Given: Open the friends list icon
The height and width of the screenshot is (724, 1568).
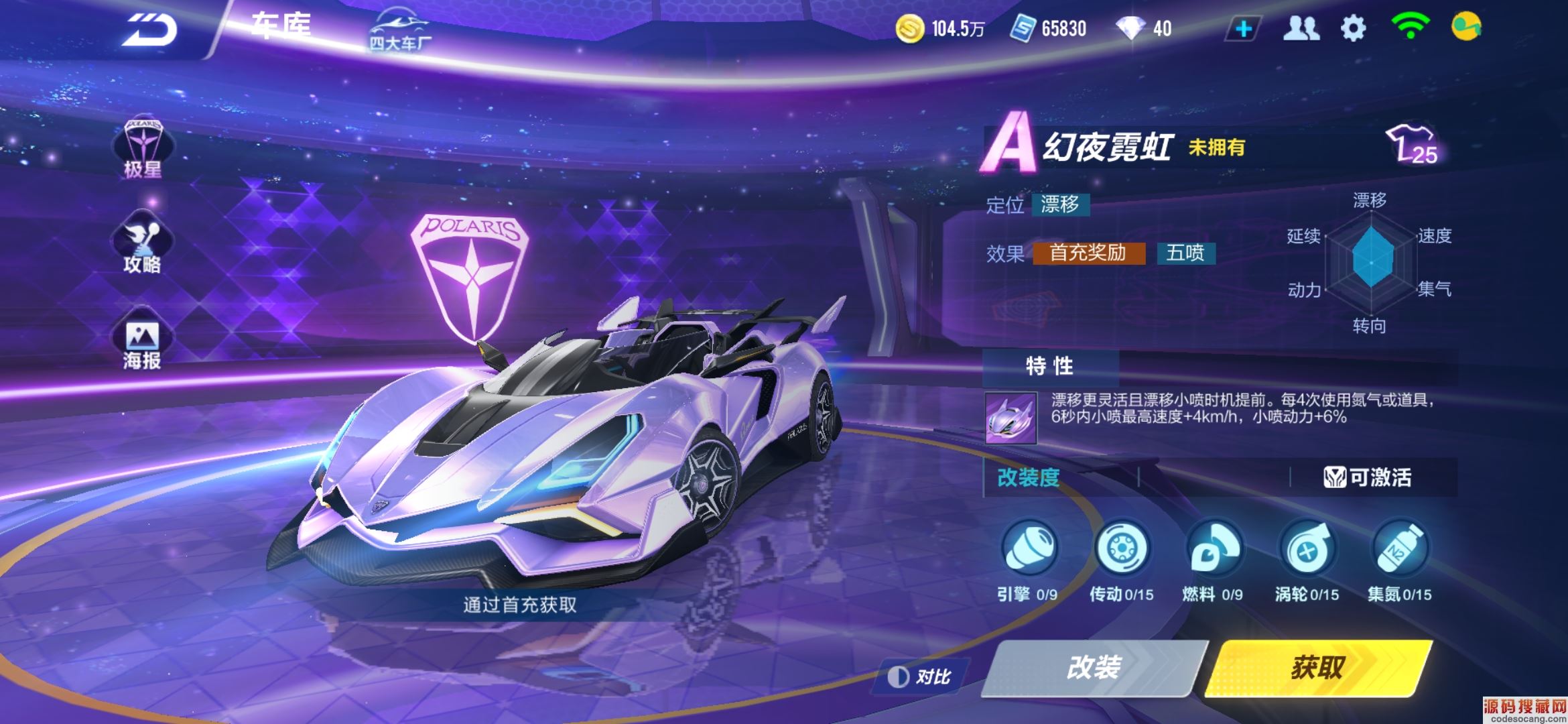Looking at the screenshot, I should tap(1301, 29).
